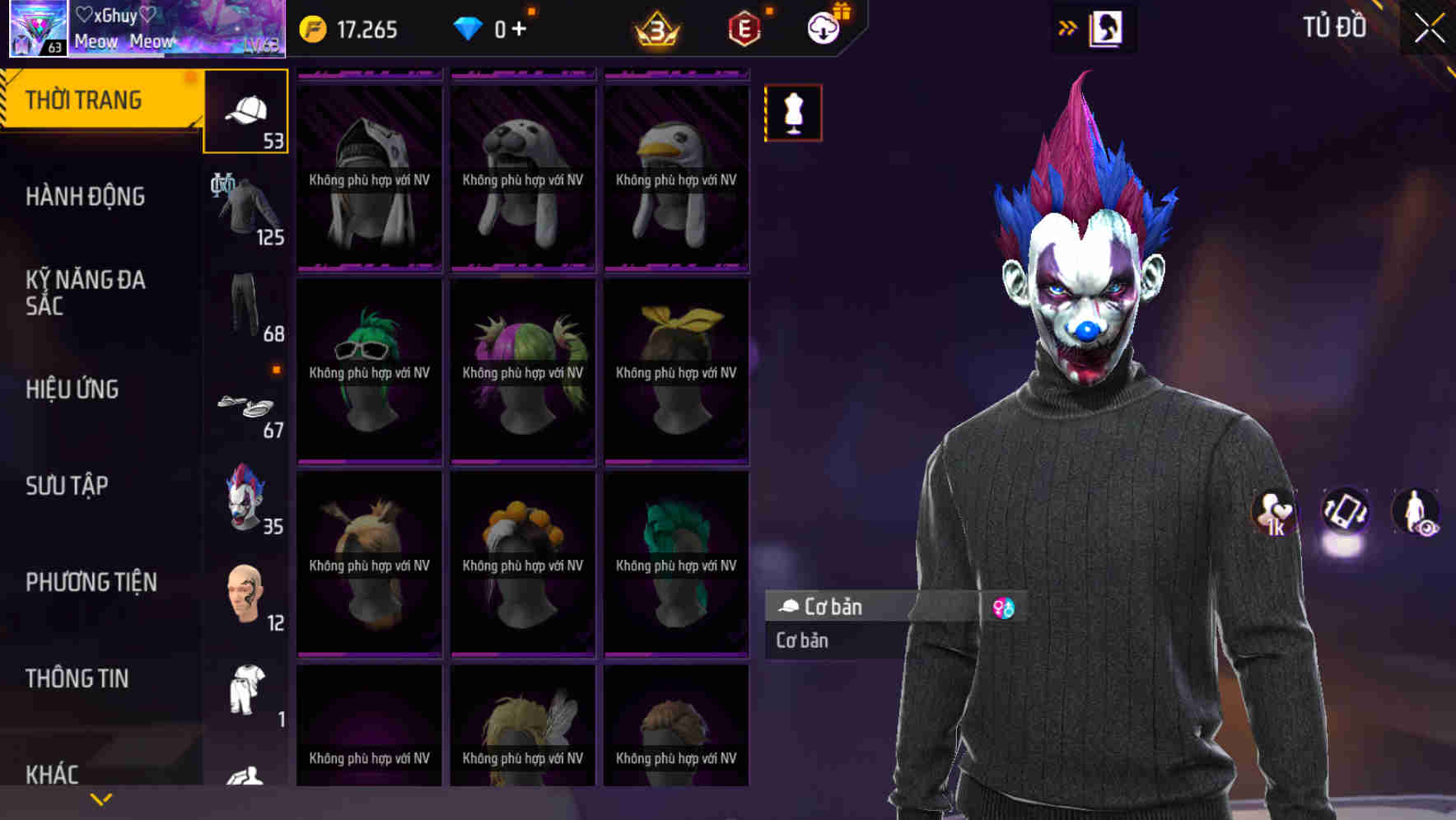Open the cloud download gift icon

[822, 27]
